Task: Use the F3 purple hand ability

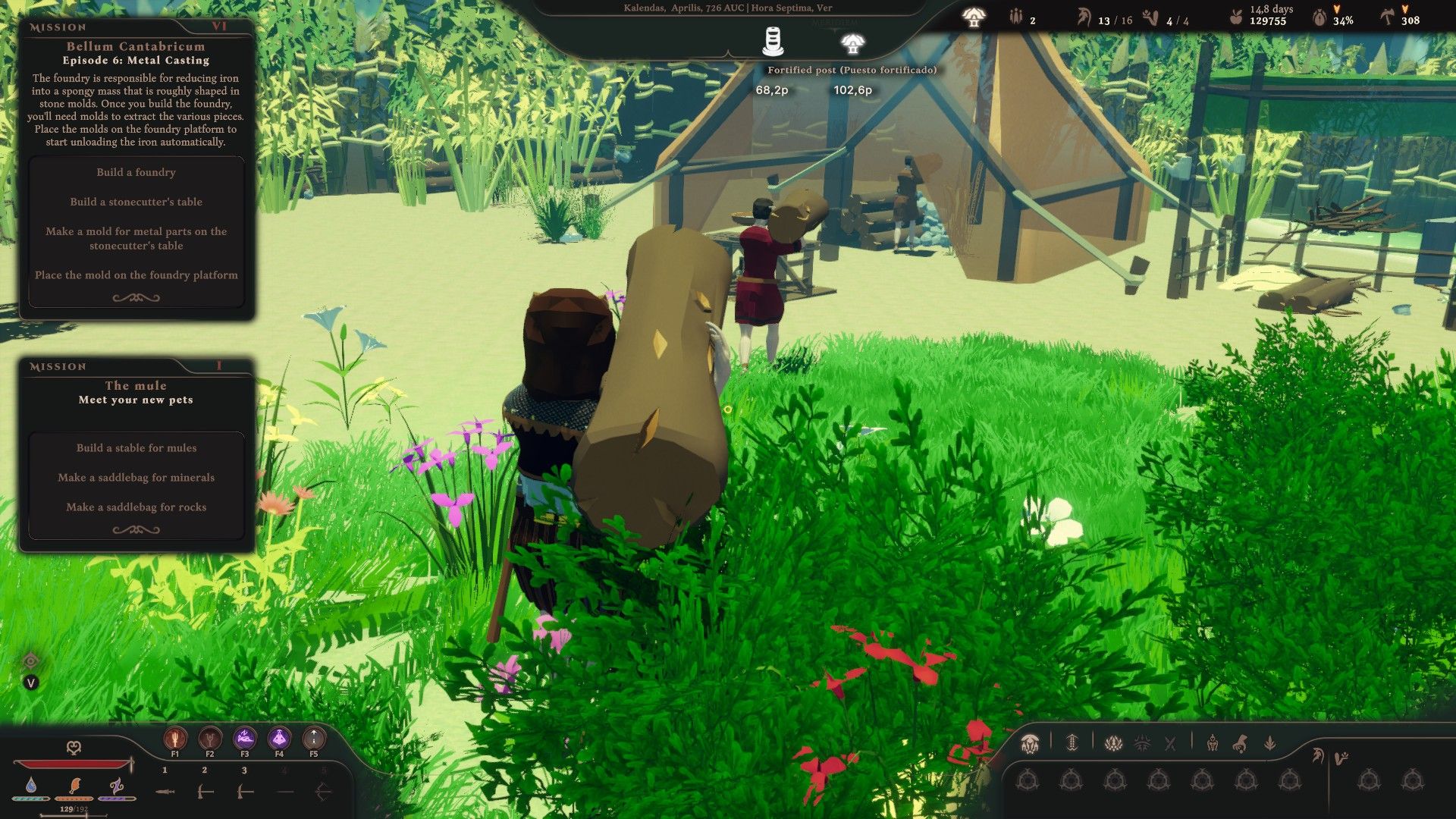Action: pos(245,738)
